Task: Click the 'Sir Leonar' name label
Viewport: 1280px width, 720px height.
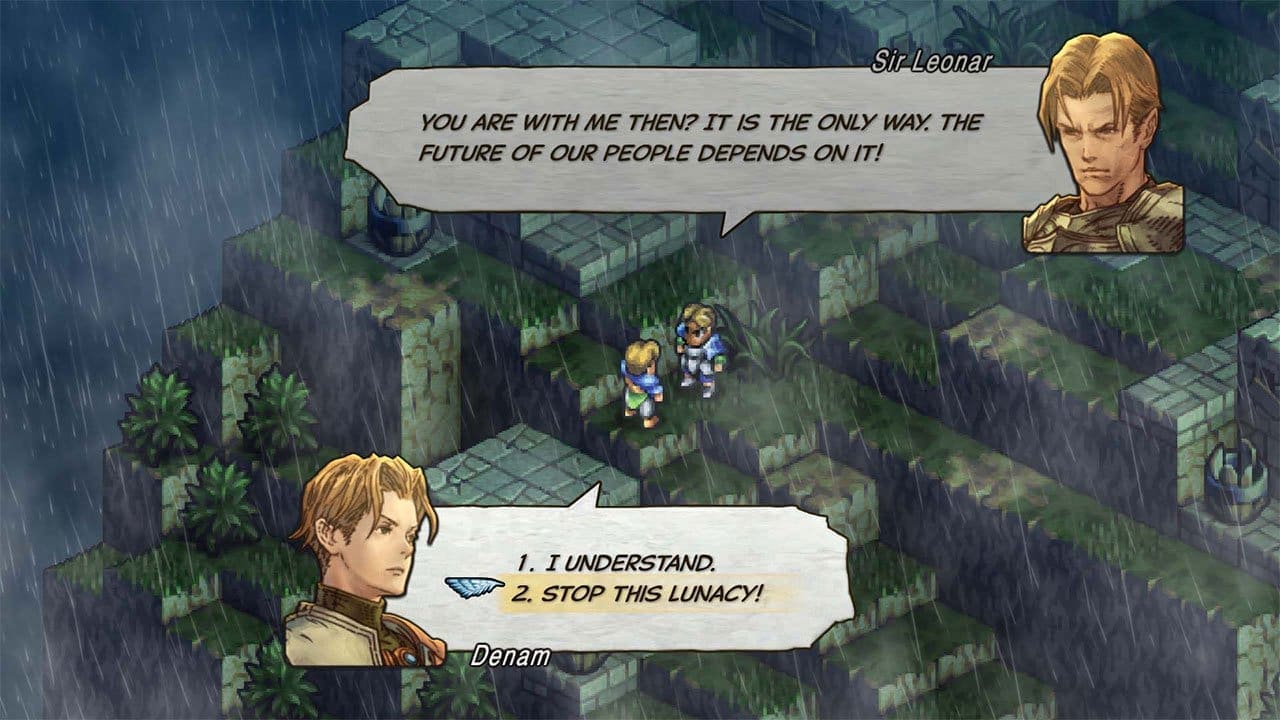Action: click(x=930, y=58)
